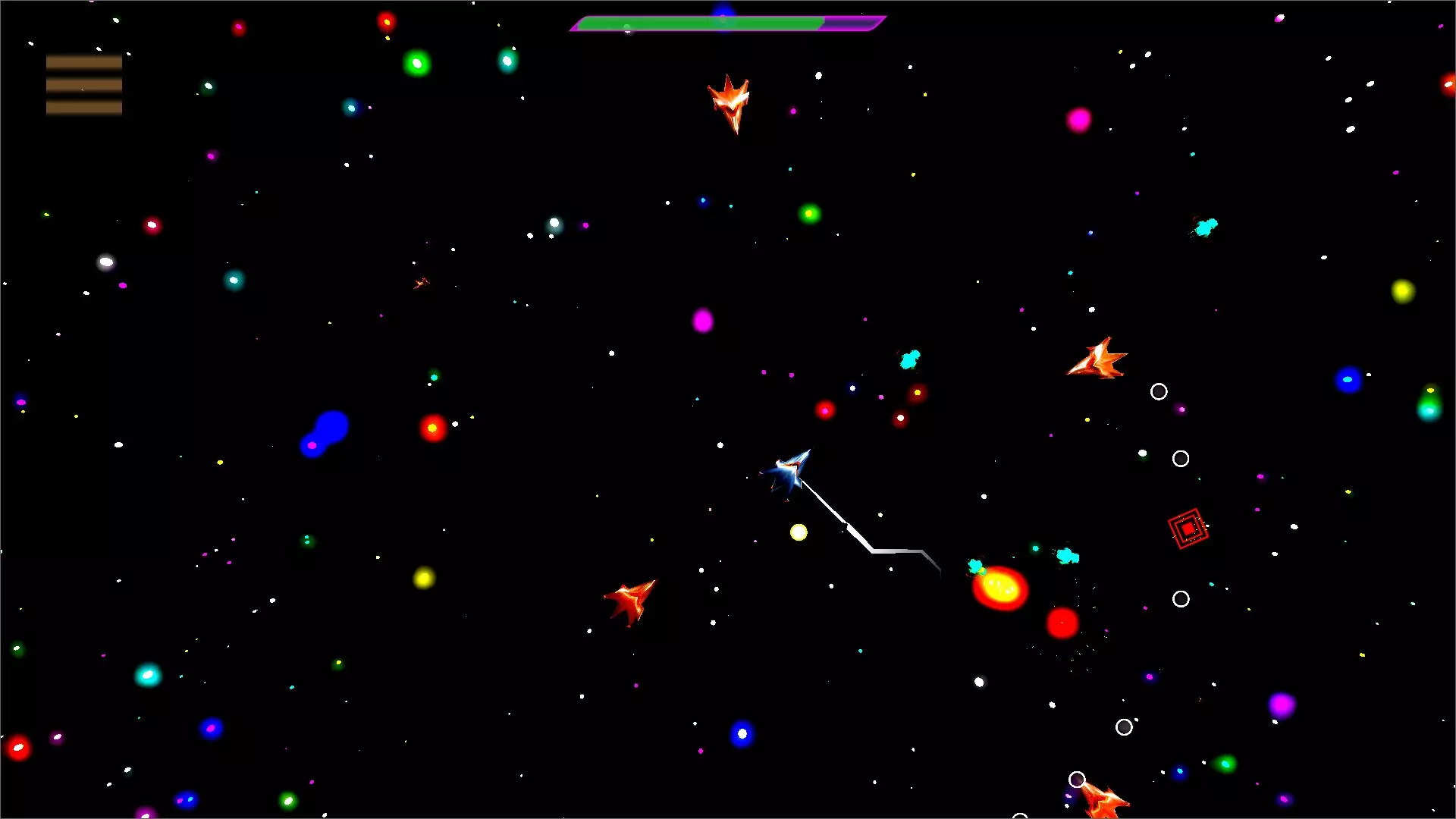Click the glowing yellow-orange explosion orb
1456x819 pixels.
click(x=999, y=588)
